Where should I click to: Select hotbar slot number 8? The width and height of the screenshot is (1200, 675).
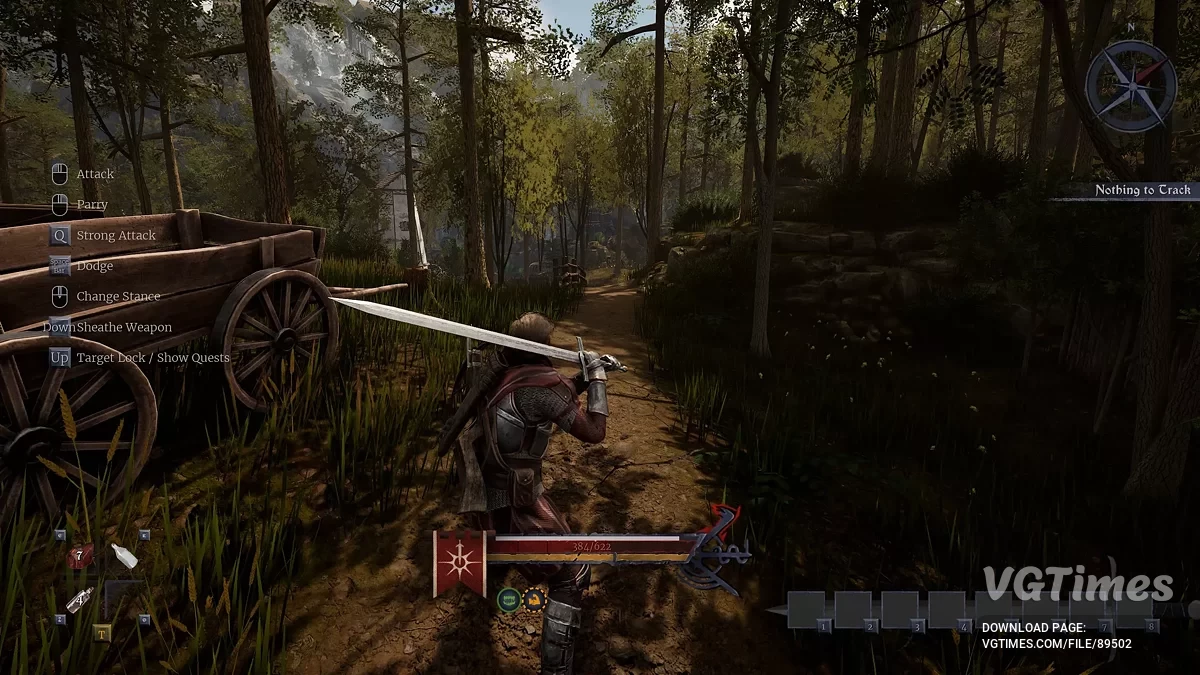[1134, 609]
